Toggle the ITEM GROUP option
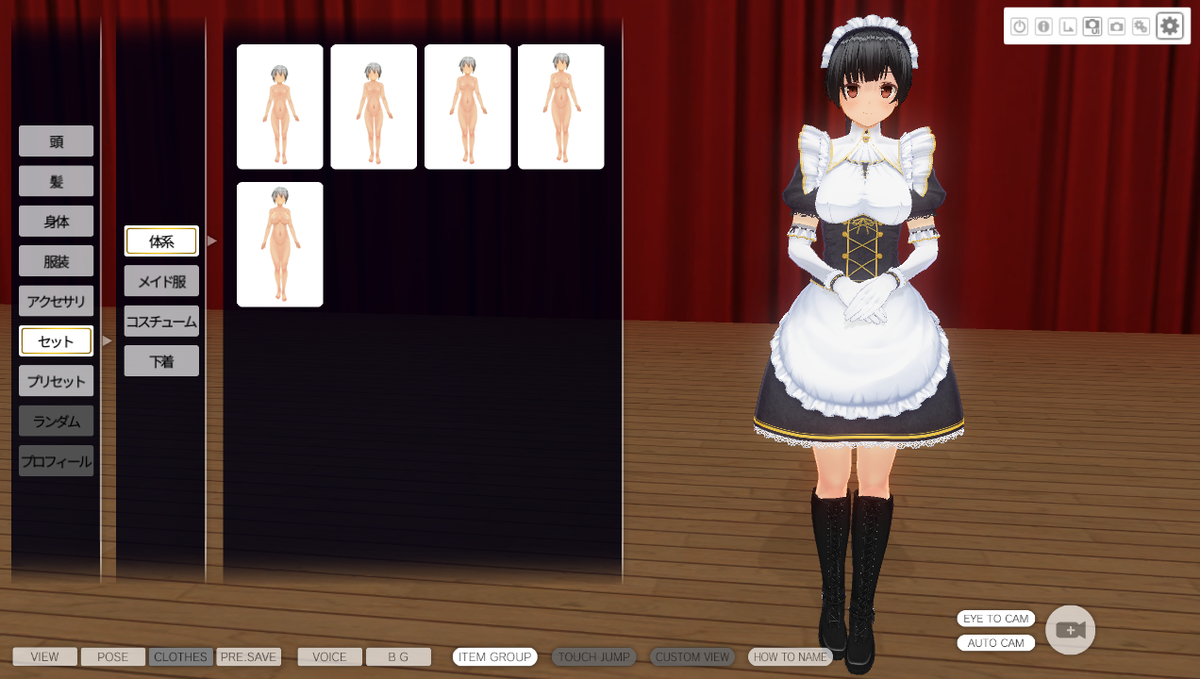Viewport: 1200px width, 679px height. pyautogui.click(x=495, y=657)
